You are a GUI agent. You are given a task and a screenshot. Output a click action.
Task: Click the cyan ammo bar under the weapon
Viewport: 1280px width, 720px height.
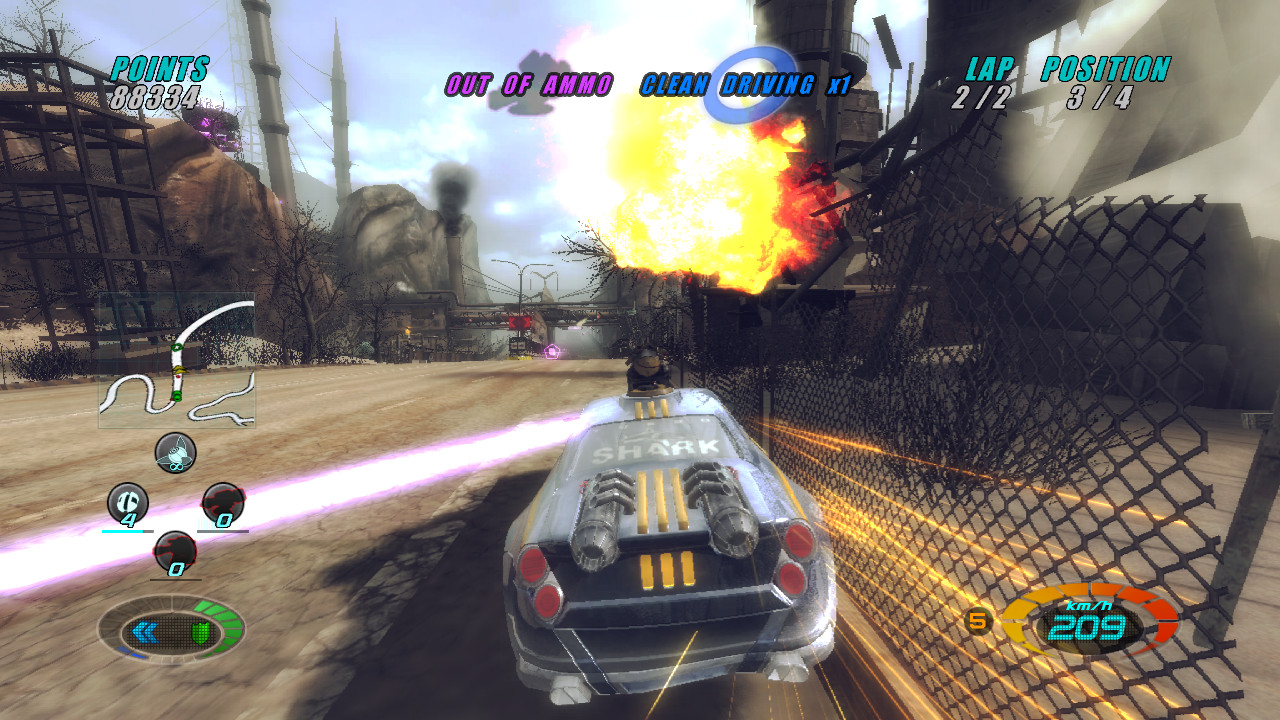click(123, 530)
